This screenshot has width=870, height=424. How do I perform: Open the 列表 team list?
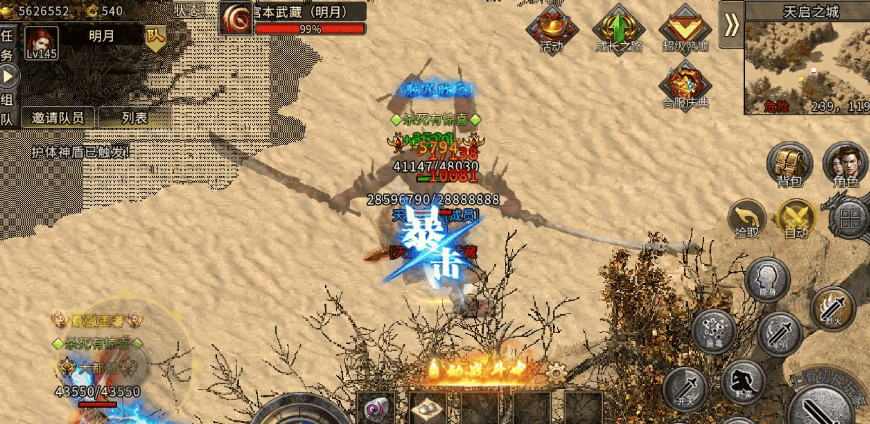tap(134, 117)
